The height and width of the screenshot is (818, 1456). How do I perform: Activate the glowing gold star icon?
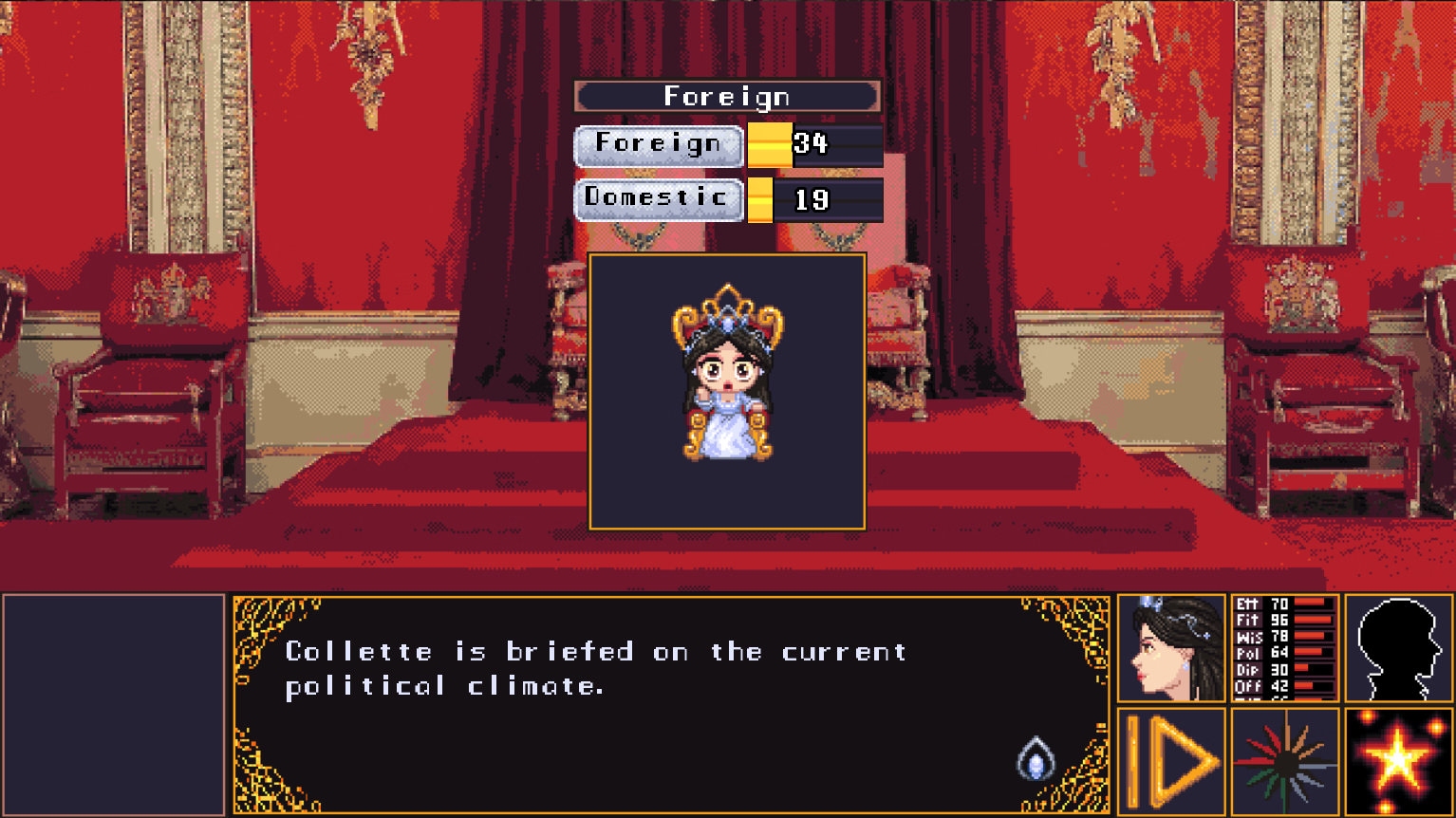click(1398, 761)
